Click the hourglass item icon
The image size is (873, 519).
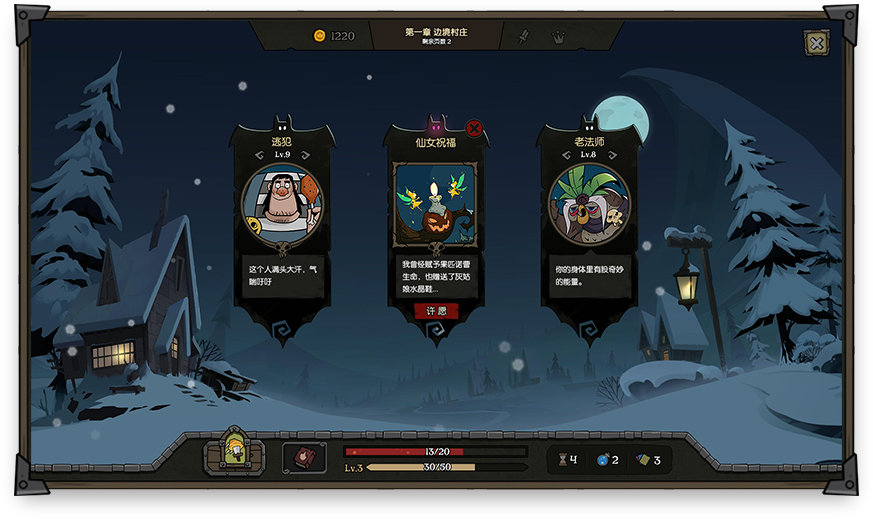tap(562, 460)
